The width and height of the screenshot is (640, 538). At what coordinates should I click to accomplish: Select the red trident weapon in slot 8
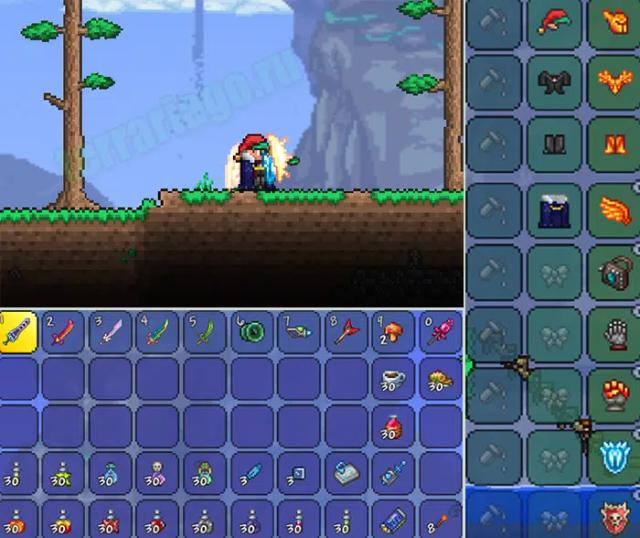[347, 332]
